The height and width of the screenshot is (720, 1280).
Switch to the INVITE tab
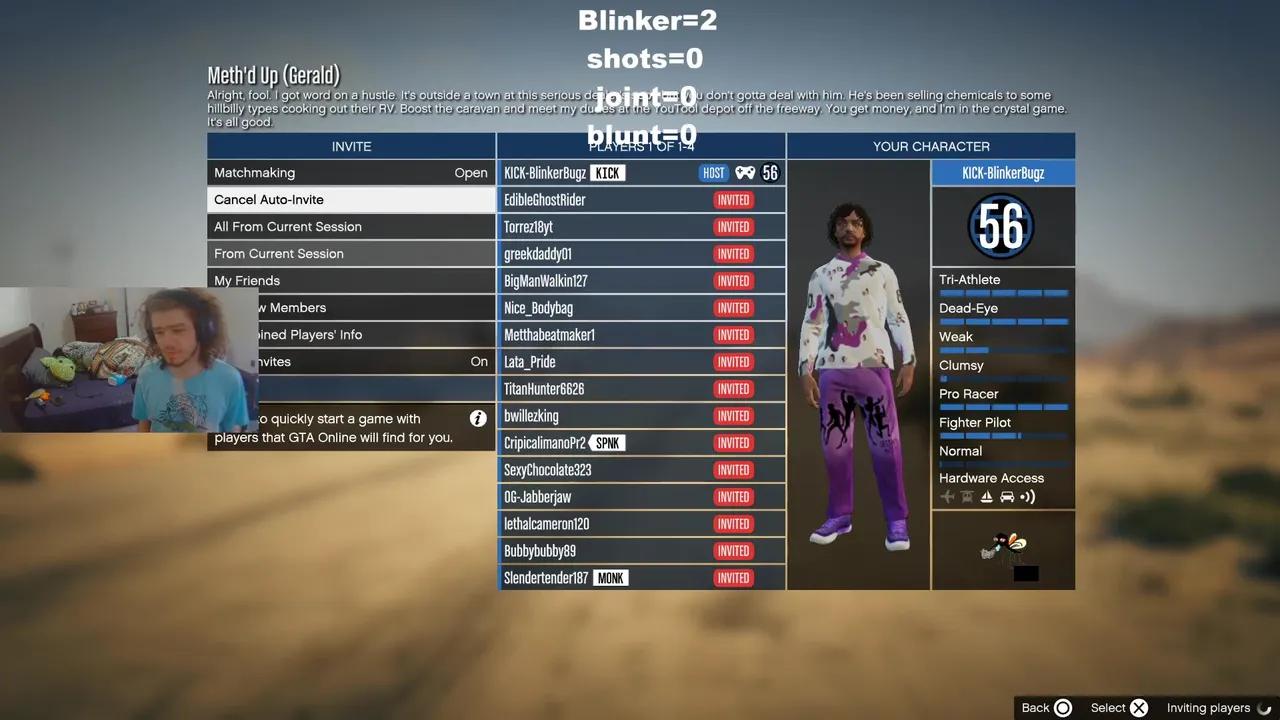tap(351, 146)
